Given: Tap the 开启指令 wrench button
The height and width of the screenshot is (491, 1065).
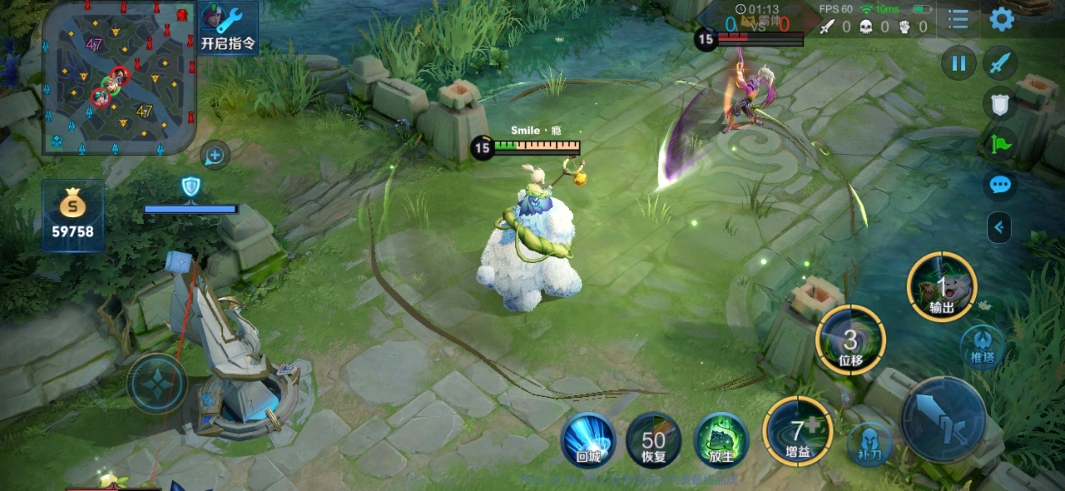Looking at the screenshot, I should click(x=229, y=26).
